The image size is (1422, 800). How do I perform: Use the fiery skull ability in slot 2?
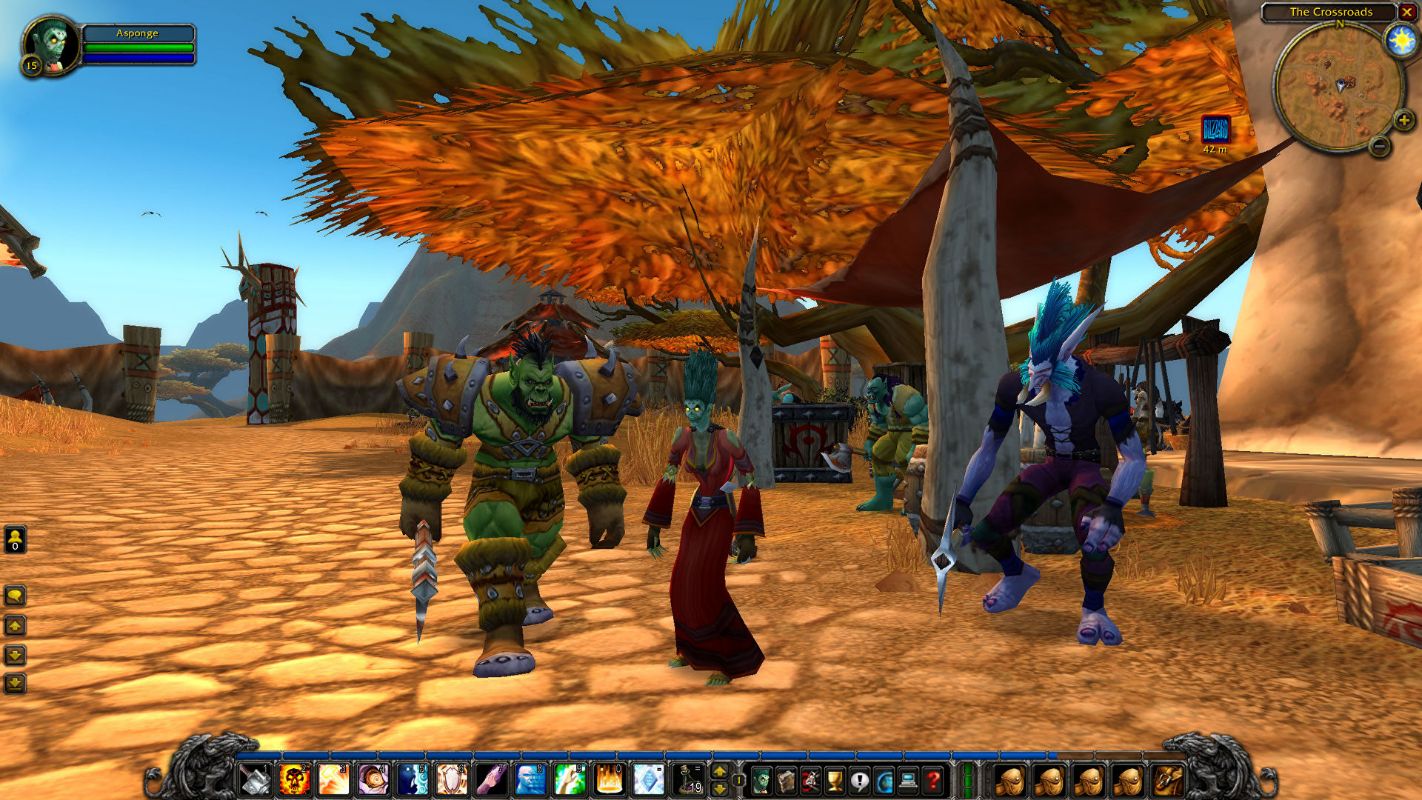tap(293, 777)
